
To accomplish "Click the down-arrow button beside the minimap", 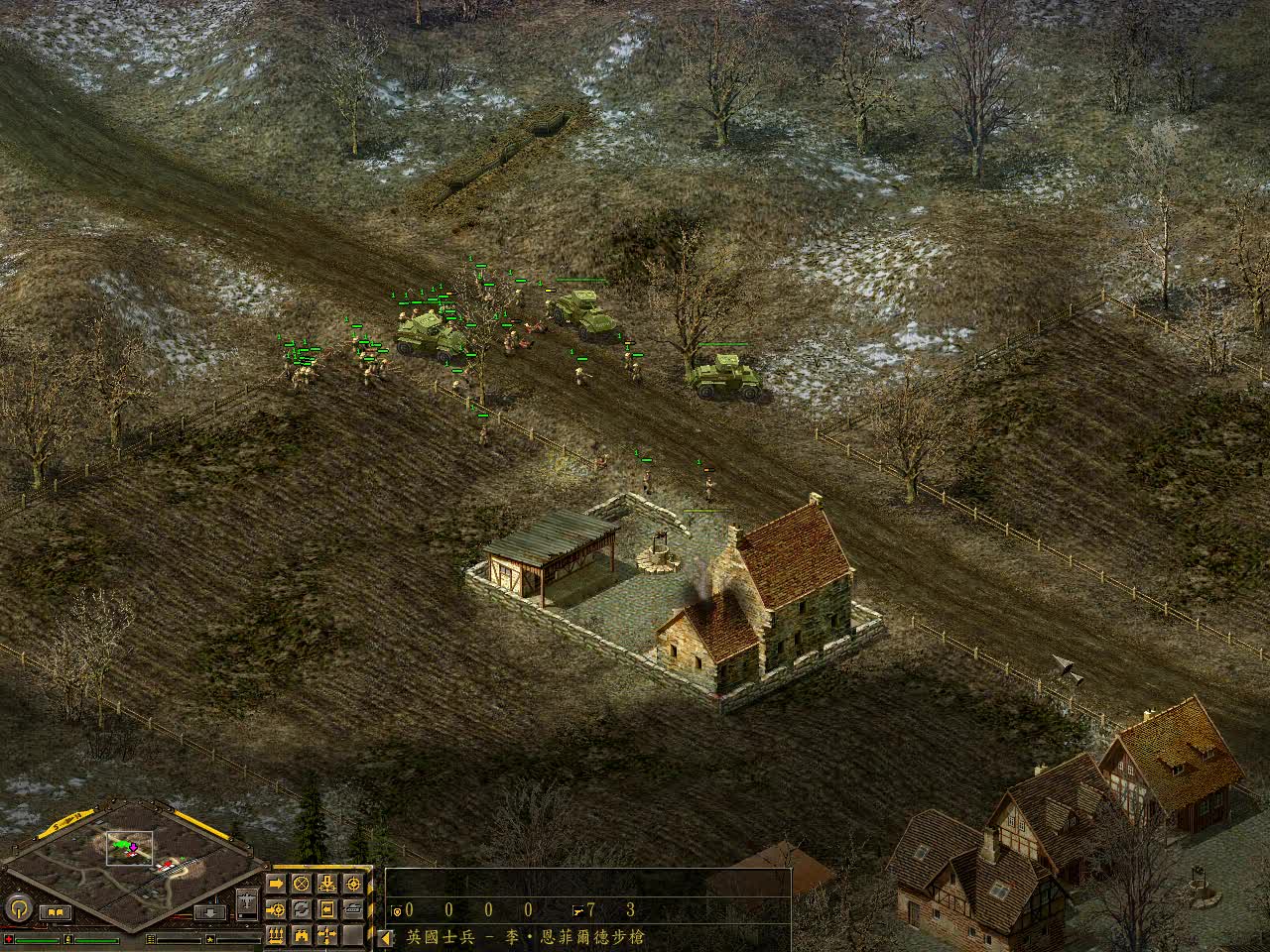I will point(208,912).
